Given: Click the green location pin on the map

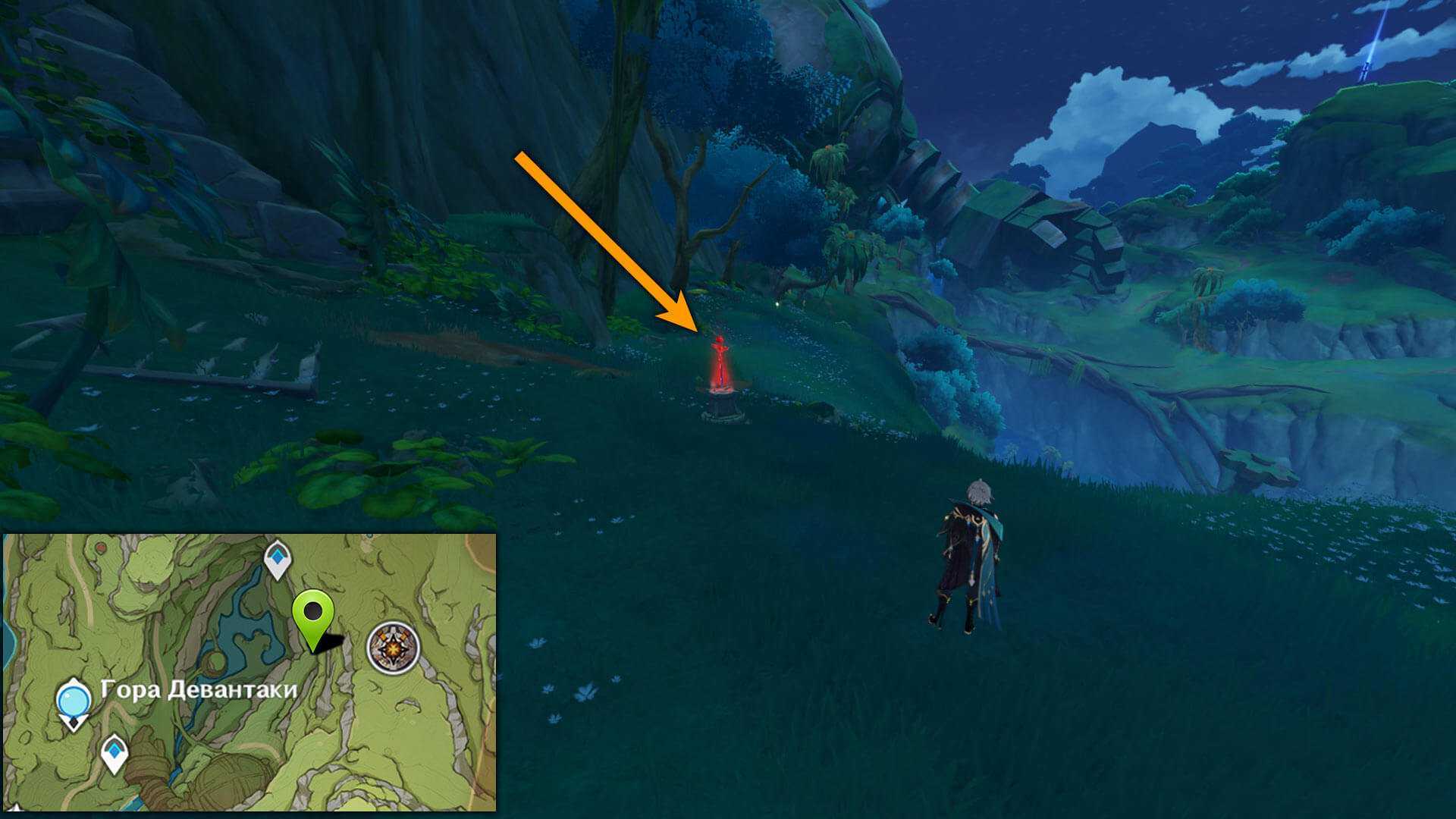Looking at the screenshot, I should pos(313,616).
